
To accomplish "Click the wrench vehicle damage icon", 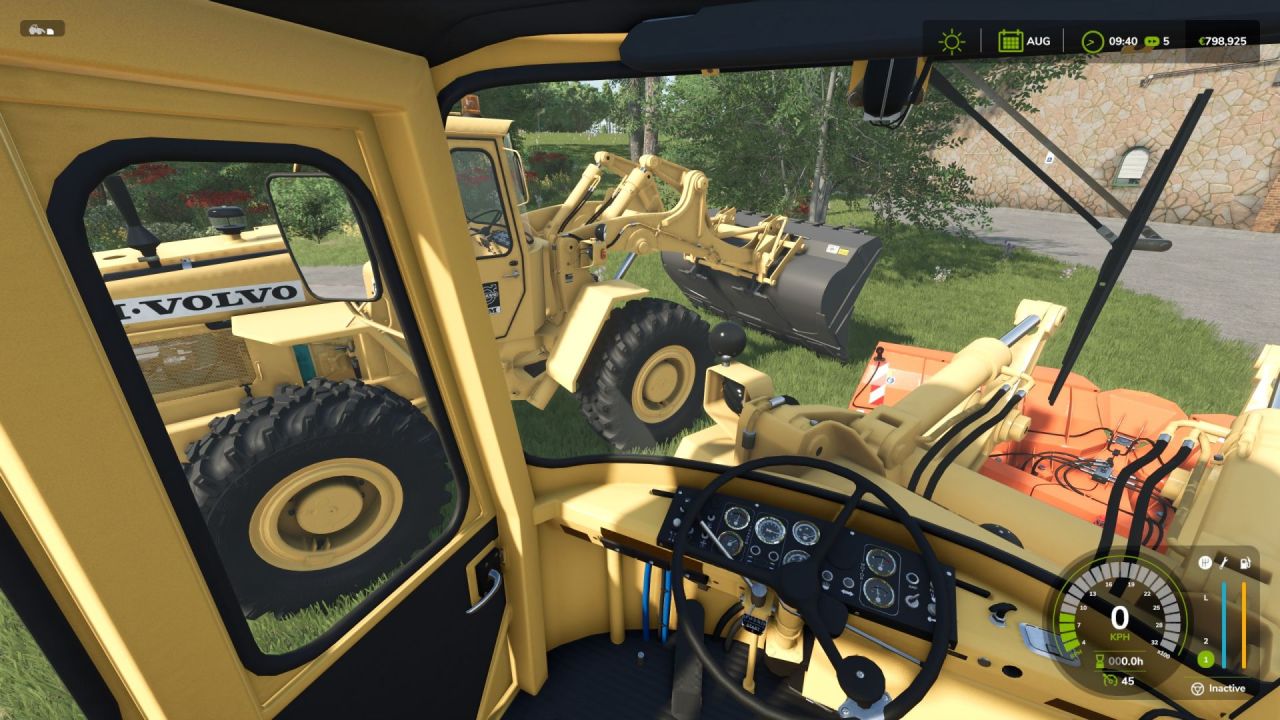I will pos(1223,561).
